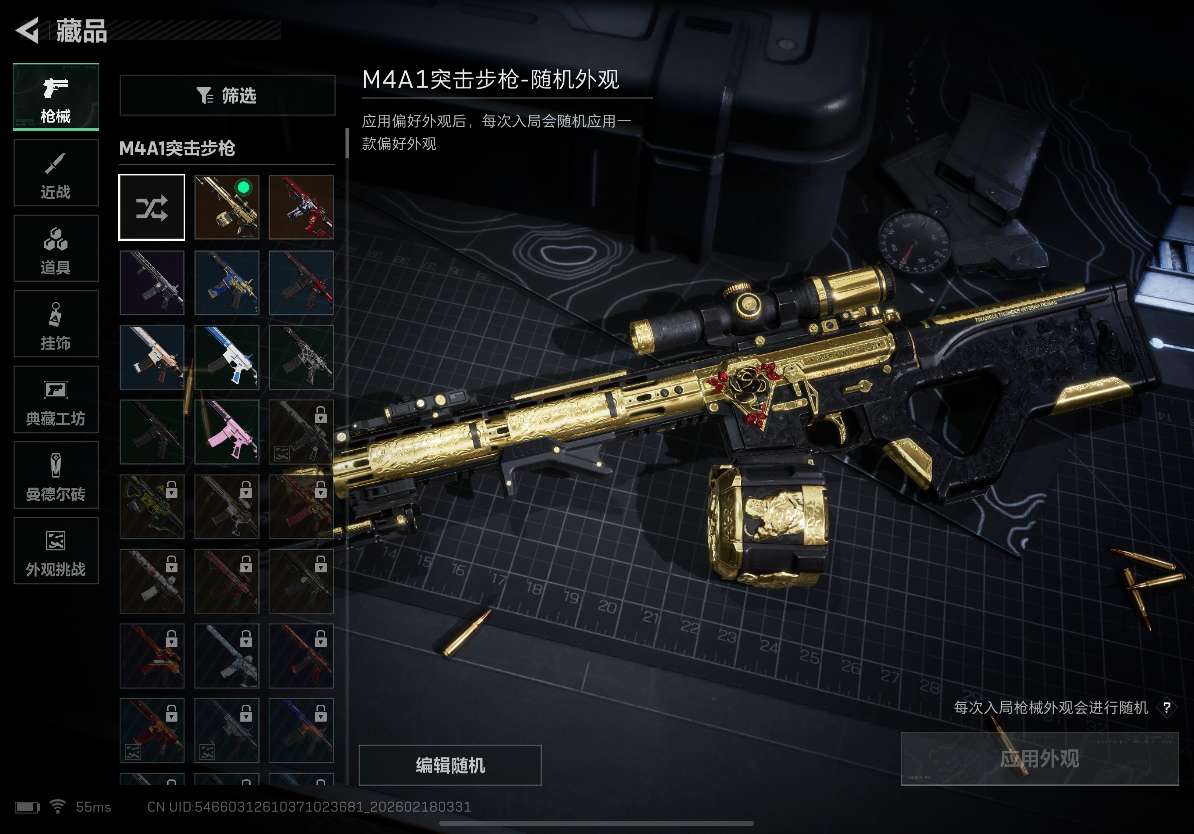Image resolution: width=1194 pixels, height=834 pixels.
Task: Click the 编辑随机 edit random button
Action: 450,765
